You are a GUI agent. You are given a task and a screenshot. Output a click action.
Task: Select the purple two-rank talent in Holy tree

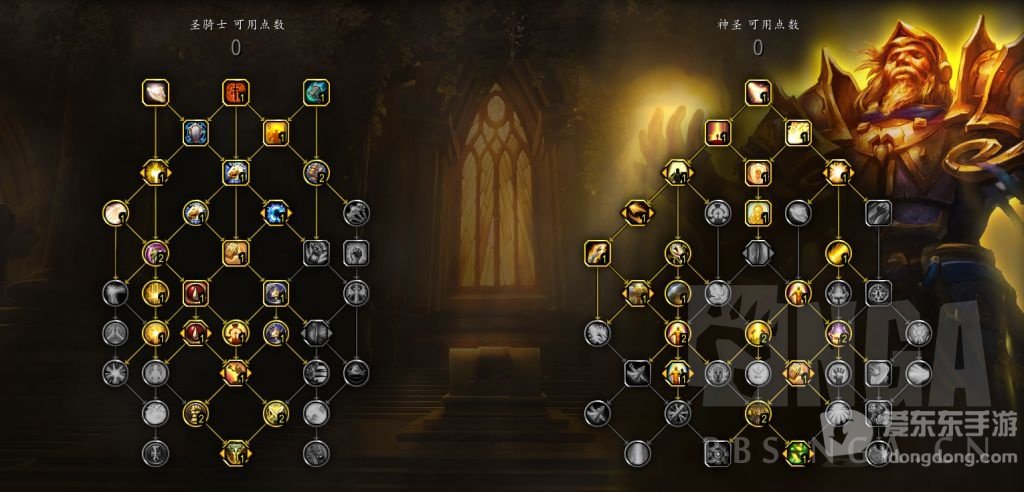pos(838,332)
